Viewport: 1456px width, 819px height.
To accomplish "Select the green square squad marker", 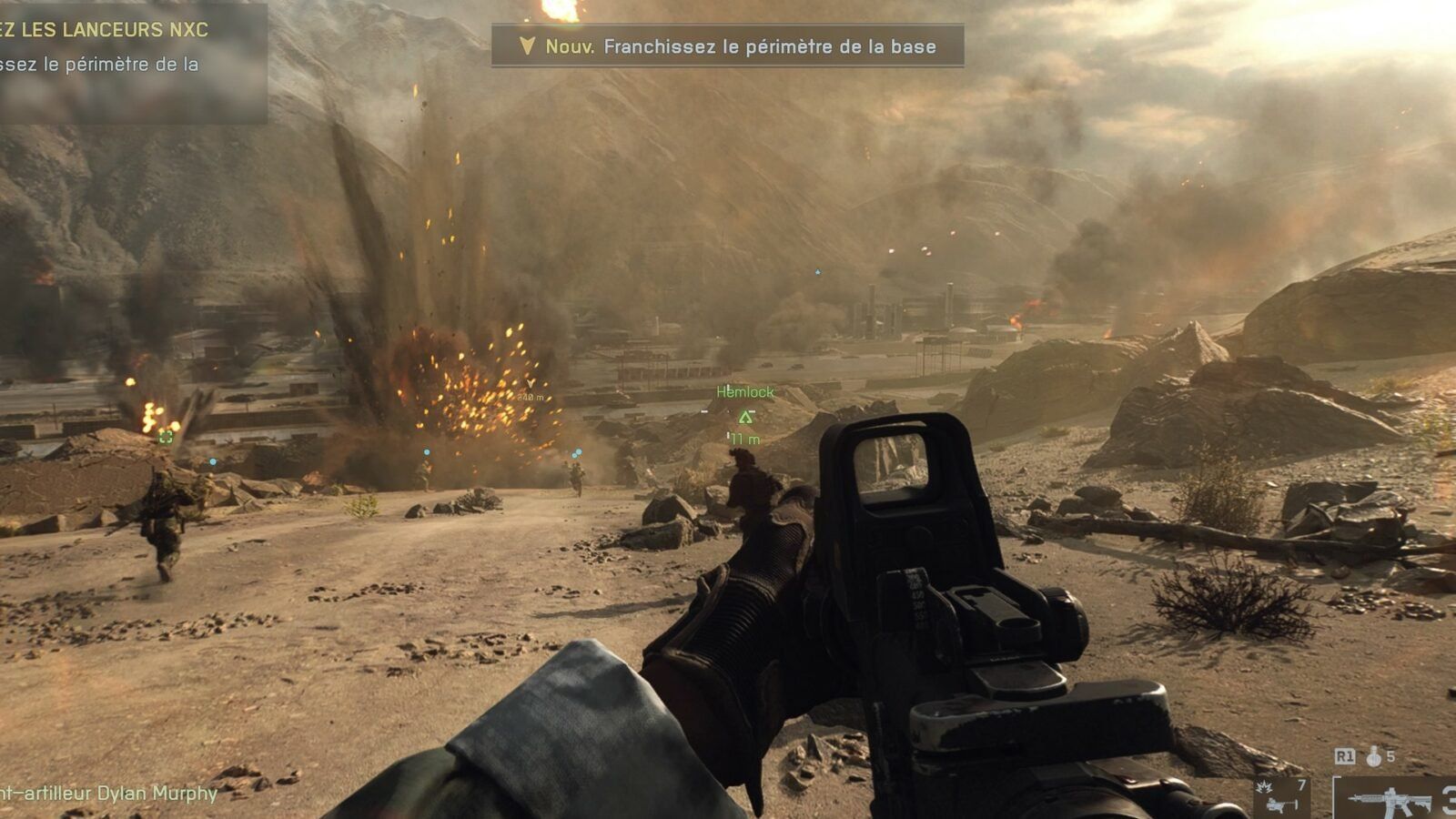I will [x=166, y=437].
